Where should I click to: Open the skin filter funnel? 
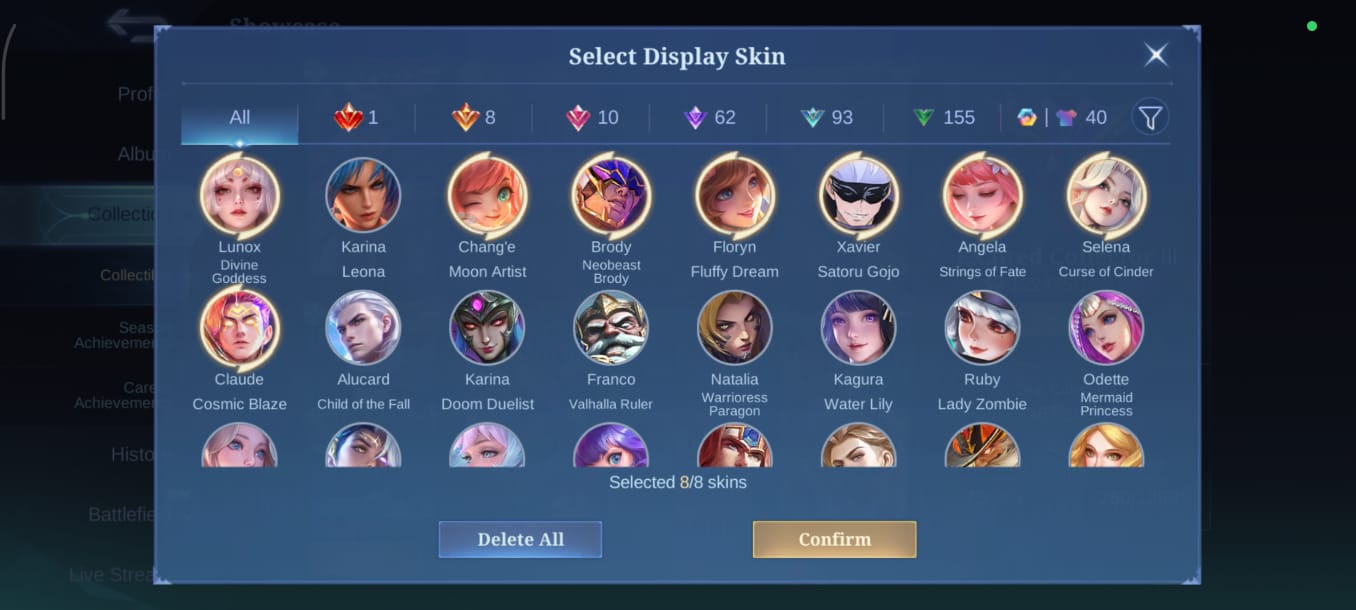(1150, 118)
